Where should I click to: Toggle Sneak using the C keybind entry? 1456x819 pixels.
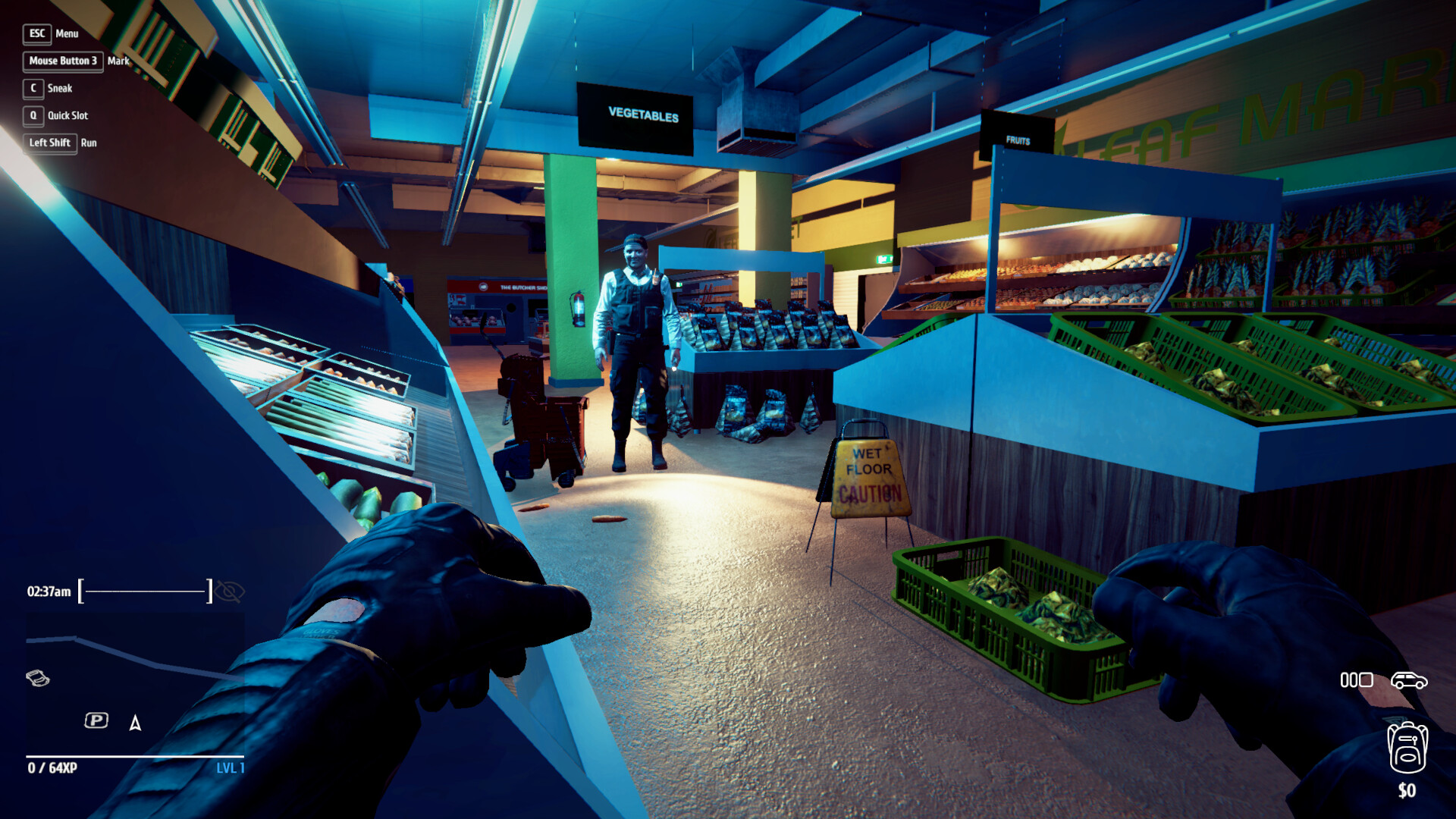point(32,88)
